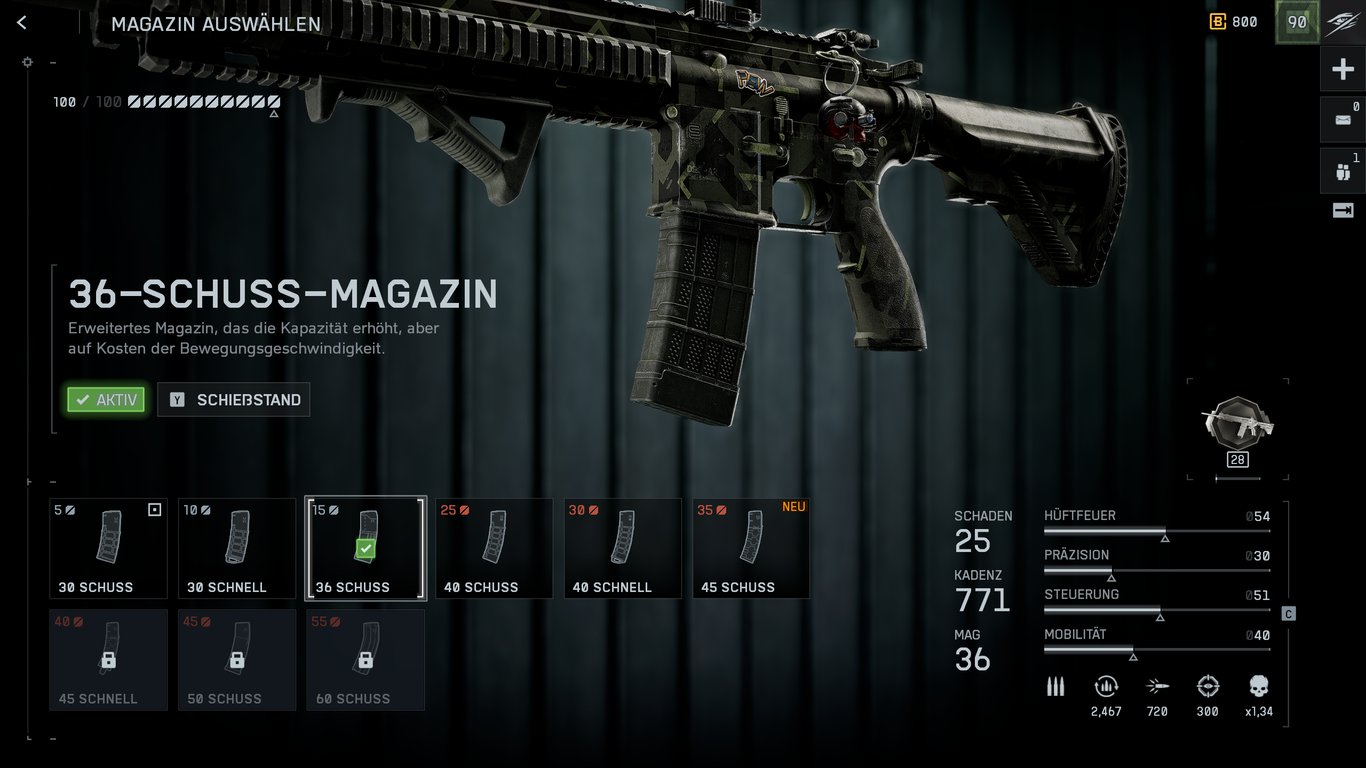Click the green Aktiv button

[x=106, y=400]
